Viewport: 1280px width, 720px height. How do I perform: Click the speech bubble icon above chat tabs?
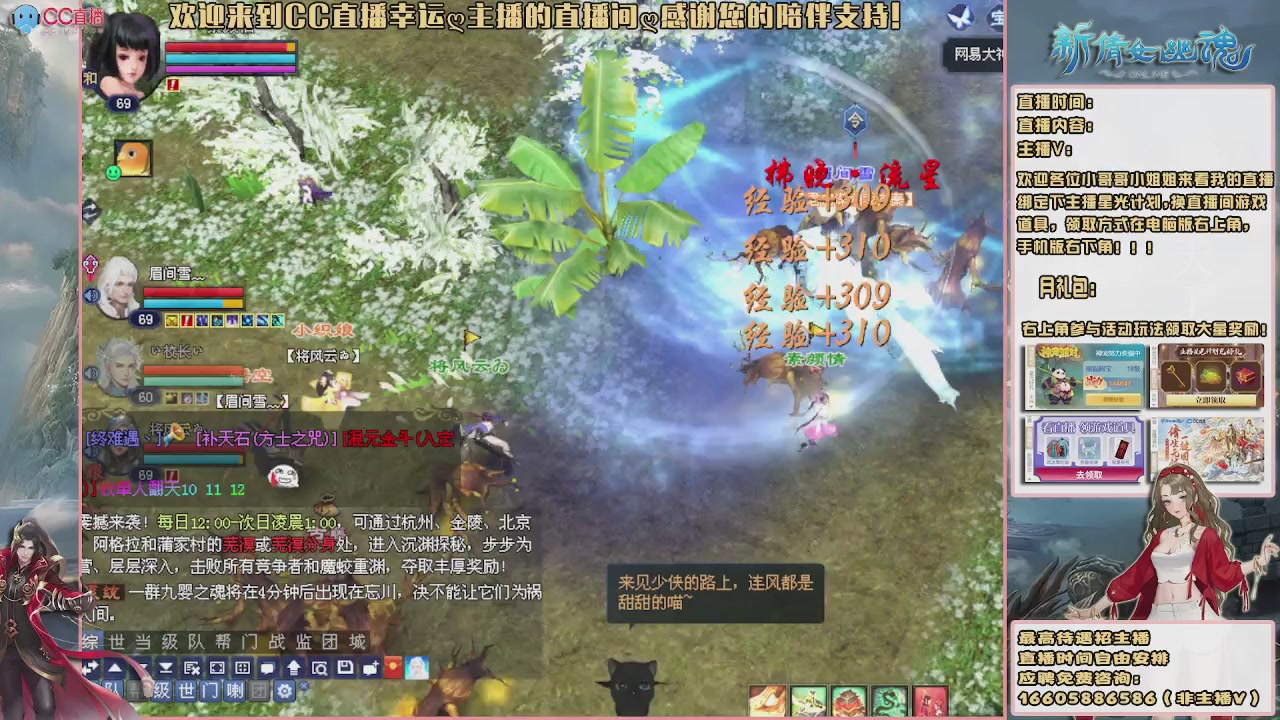tap(267, 668)
